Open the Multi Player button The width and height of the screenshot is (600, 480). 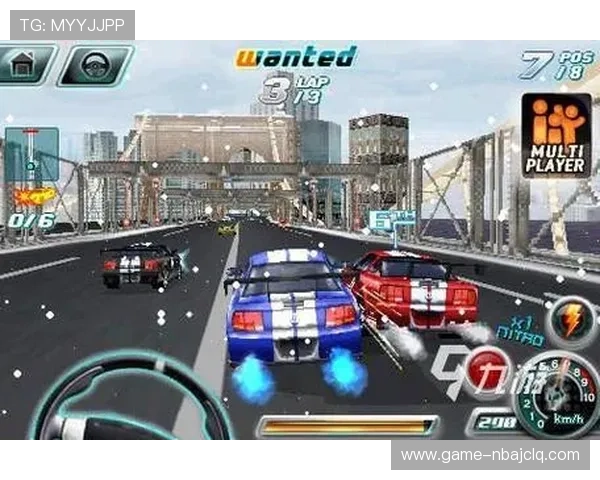coord(555,135)
